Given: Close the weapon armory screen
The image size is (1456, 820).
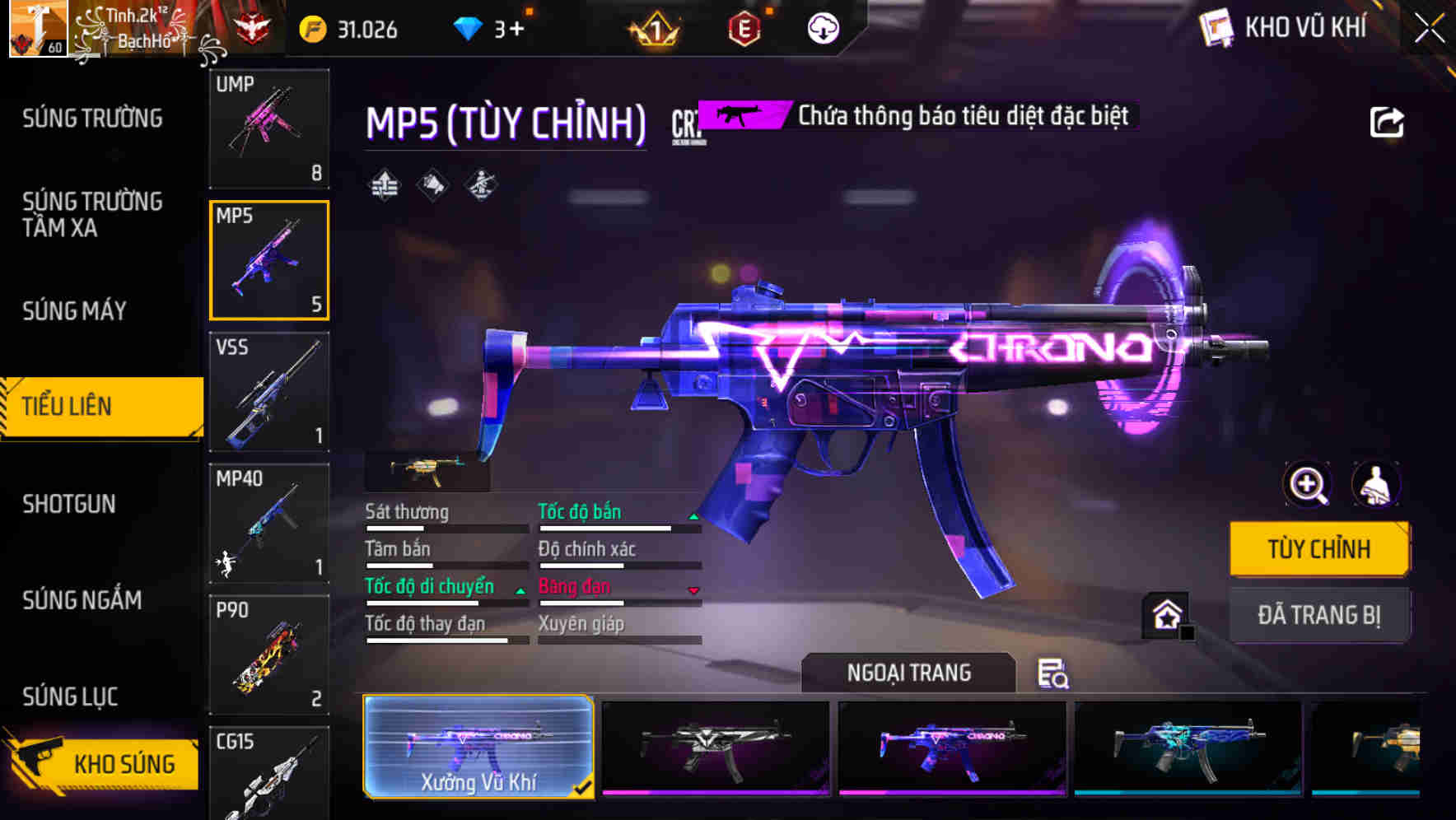Looking at the screenshot, I should point(1429,29).
